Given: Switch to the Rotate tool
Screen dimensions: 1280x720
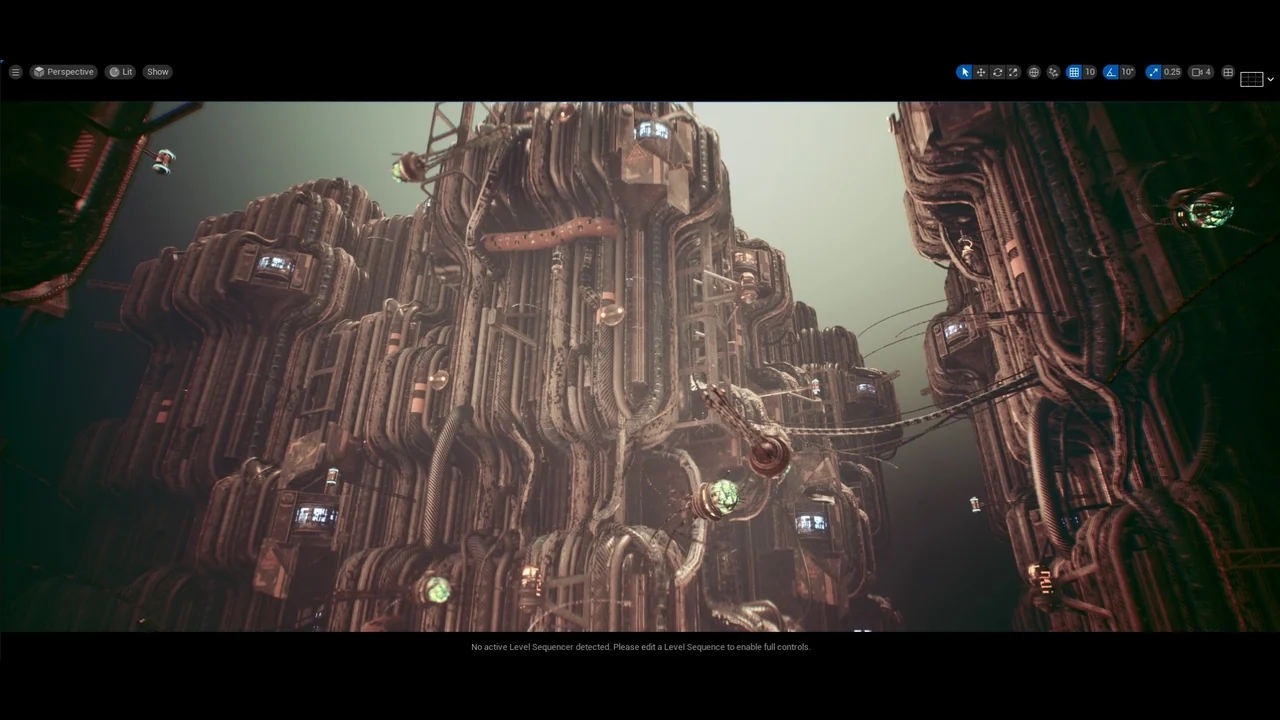Looking at the screenshot, I should tap(997, 71).
